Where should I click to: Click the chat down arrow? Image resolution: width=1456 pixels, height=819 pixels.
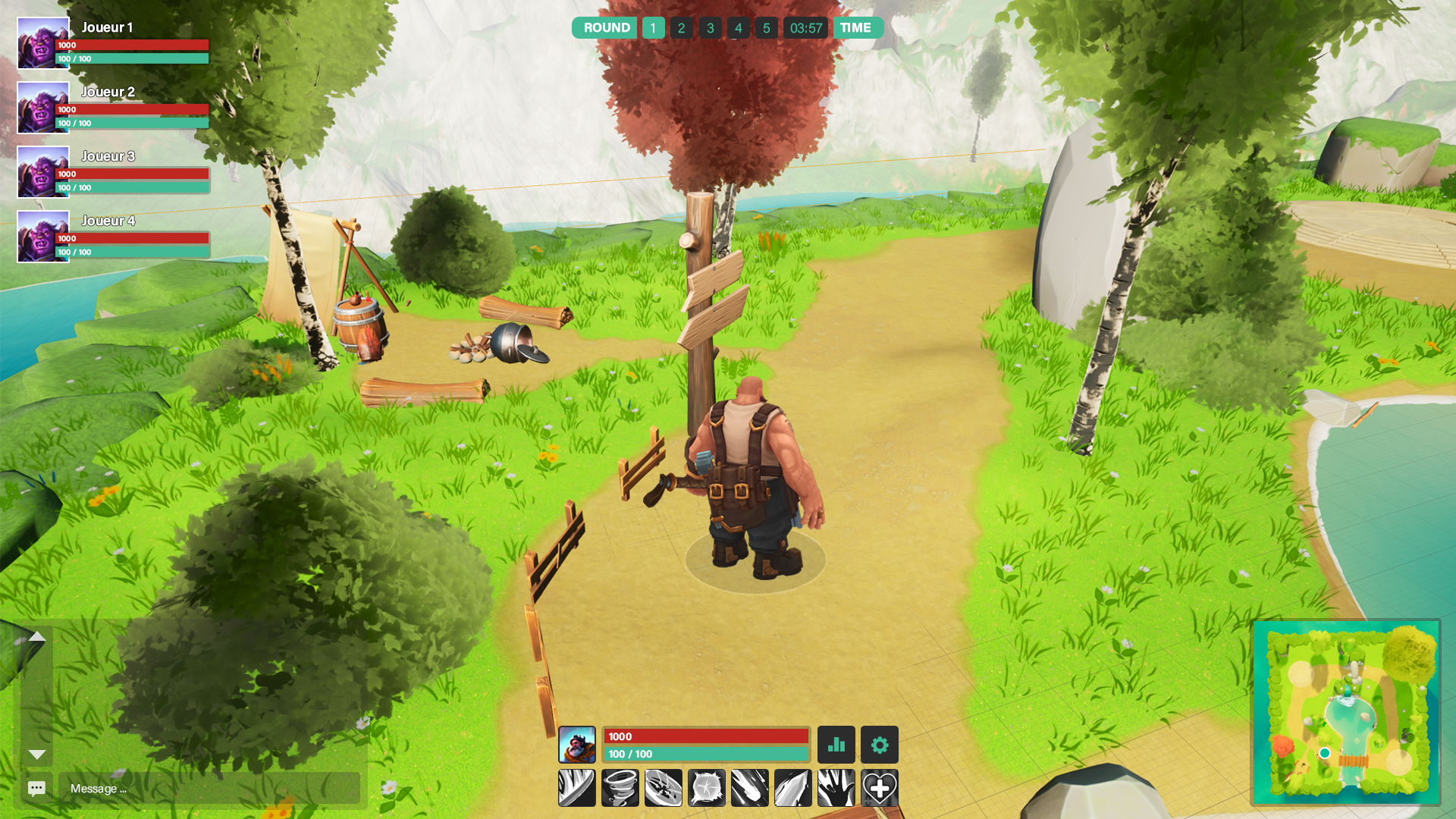click(36, 755)
